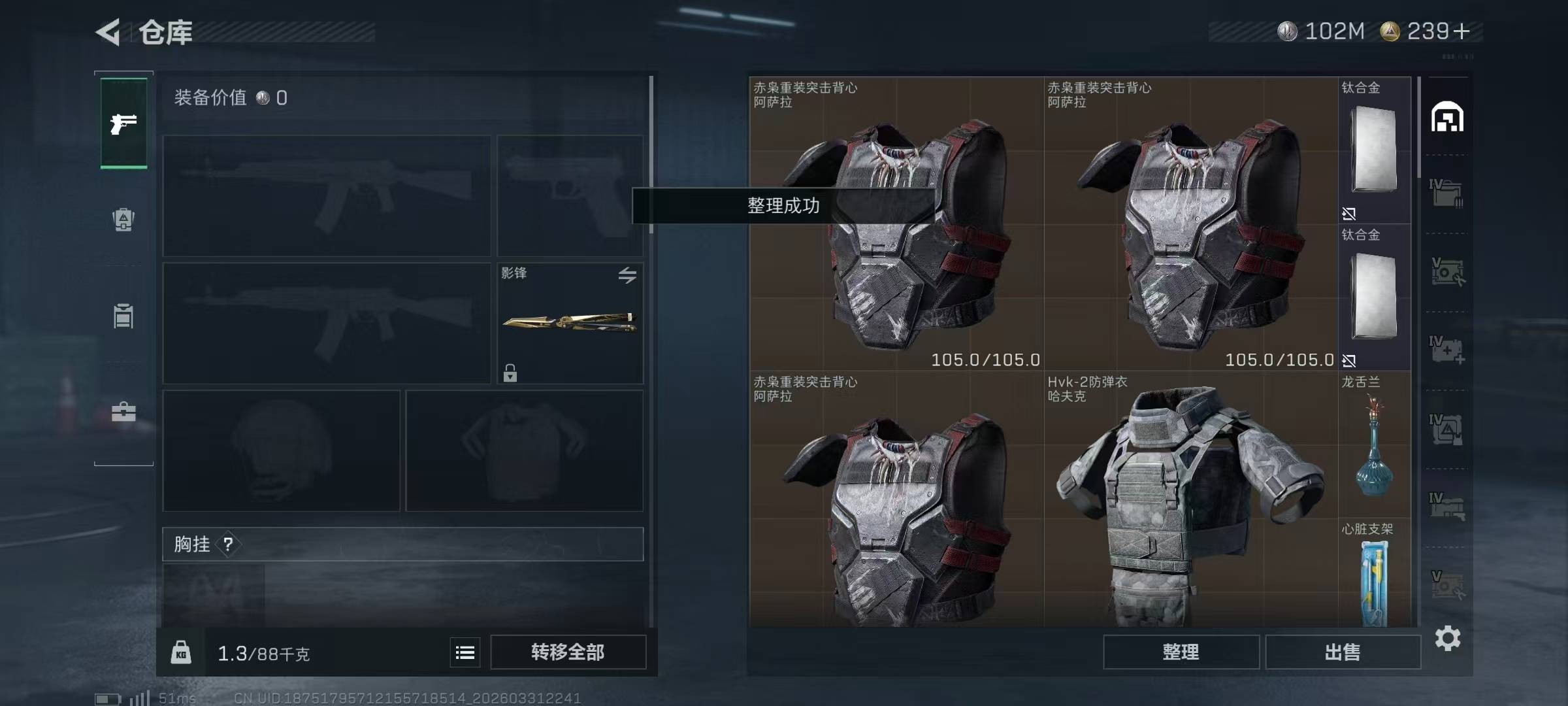
Task: Open the 胸挂 question mark help
Action: 228,544
